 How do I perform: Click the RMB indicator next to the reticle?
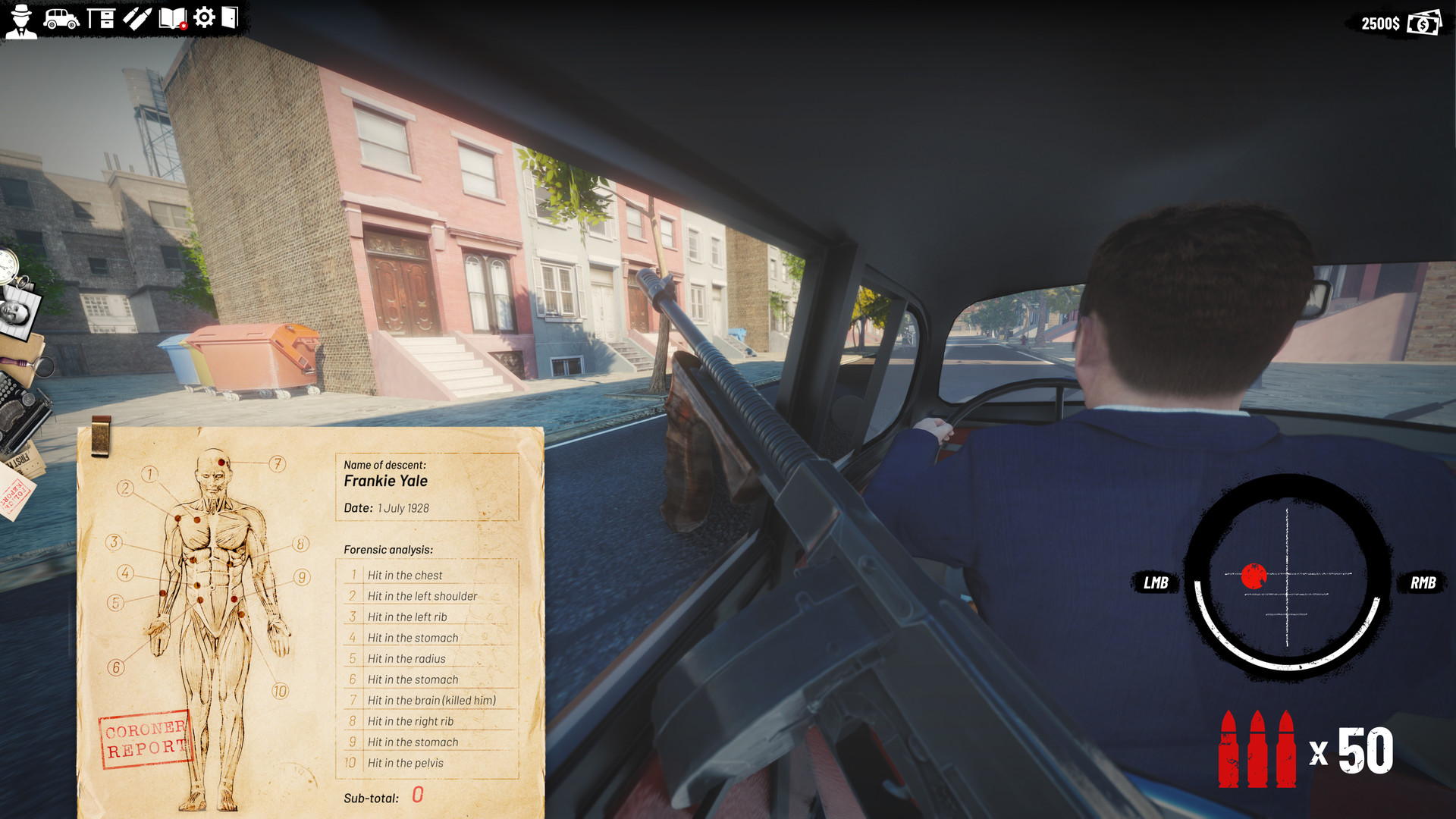(1425, 583)
